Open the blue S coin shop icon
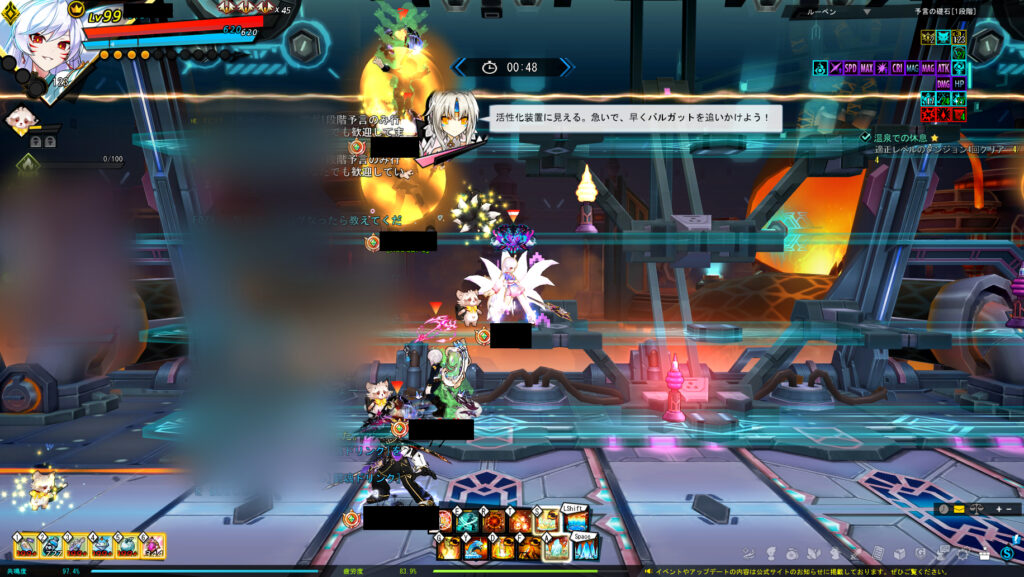This screenshot has width=1024, height=577. click(1007, 553)
